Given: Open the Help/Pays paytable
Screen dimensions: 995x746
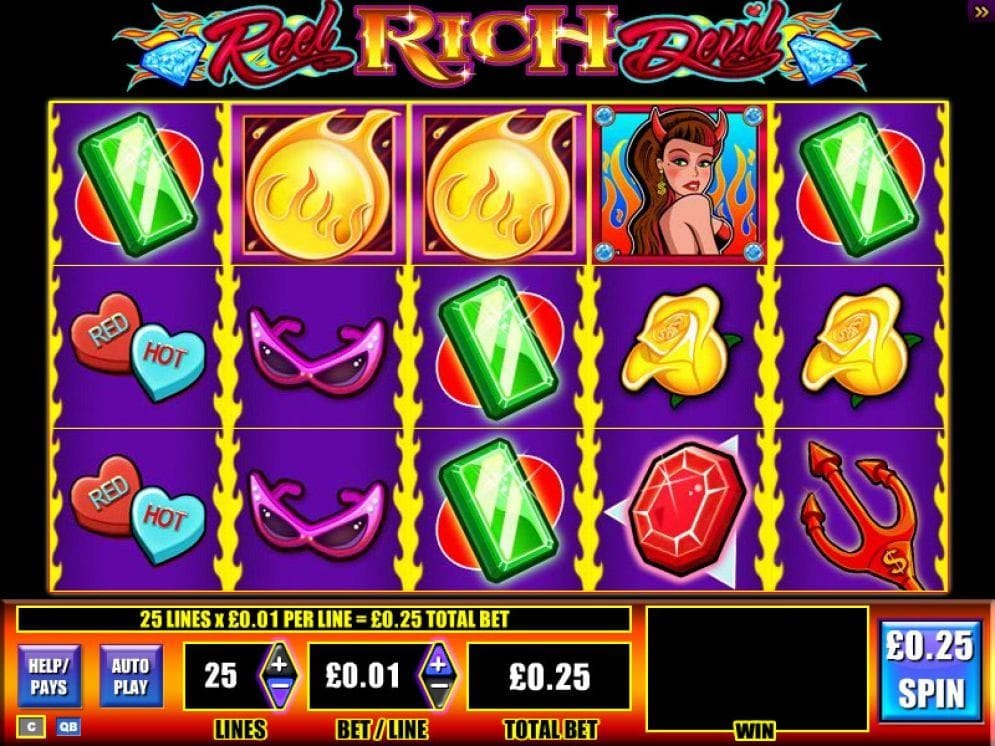Looking at the screenshot, I should pyautogui.click(x=49, y=676).
